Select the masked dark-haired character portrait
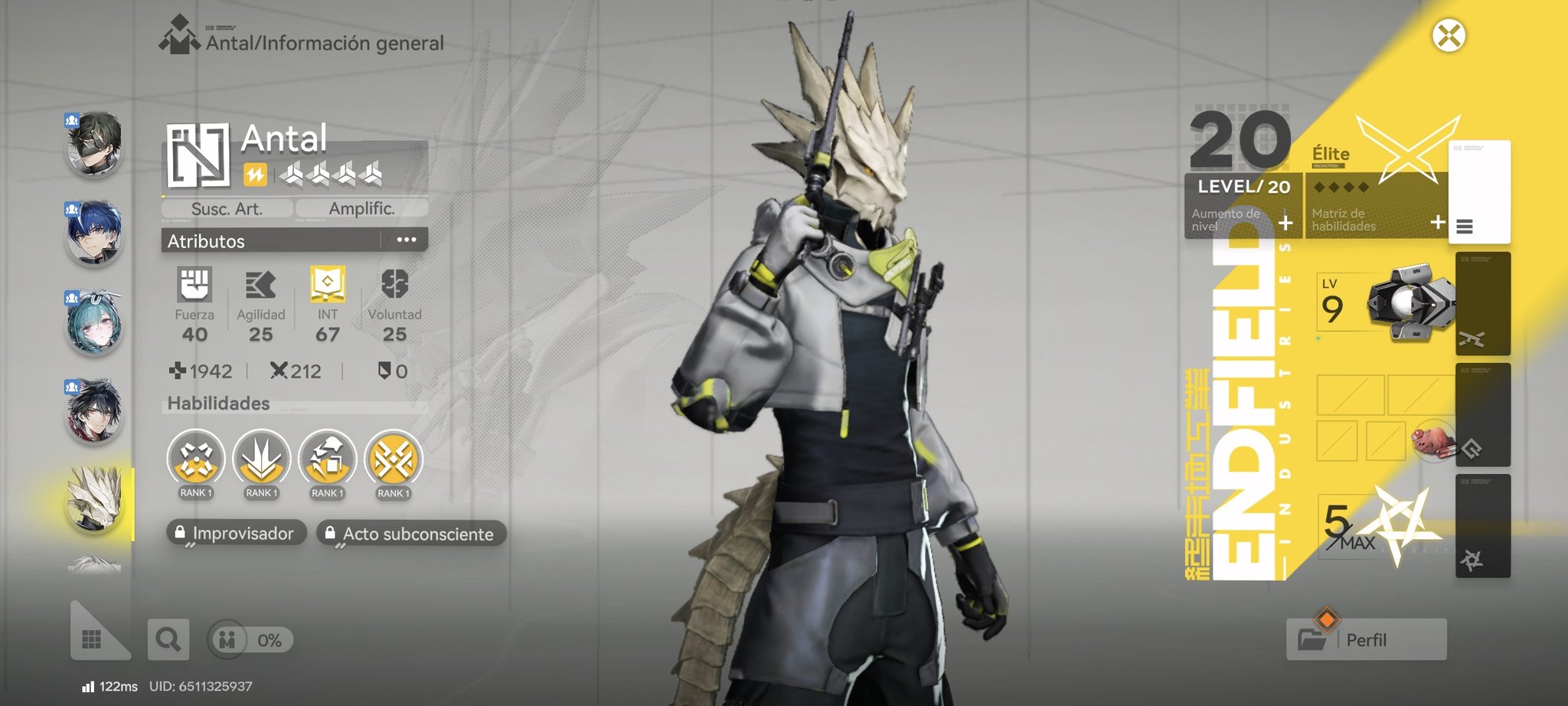Screen dimensions: 1568x706 [x=95, y=143]
